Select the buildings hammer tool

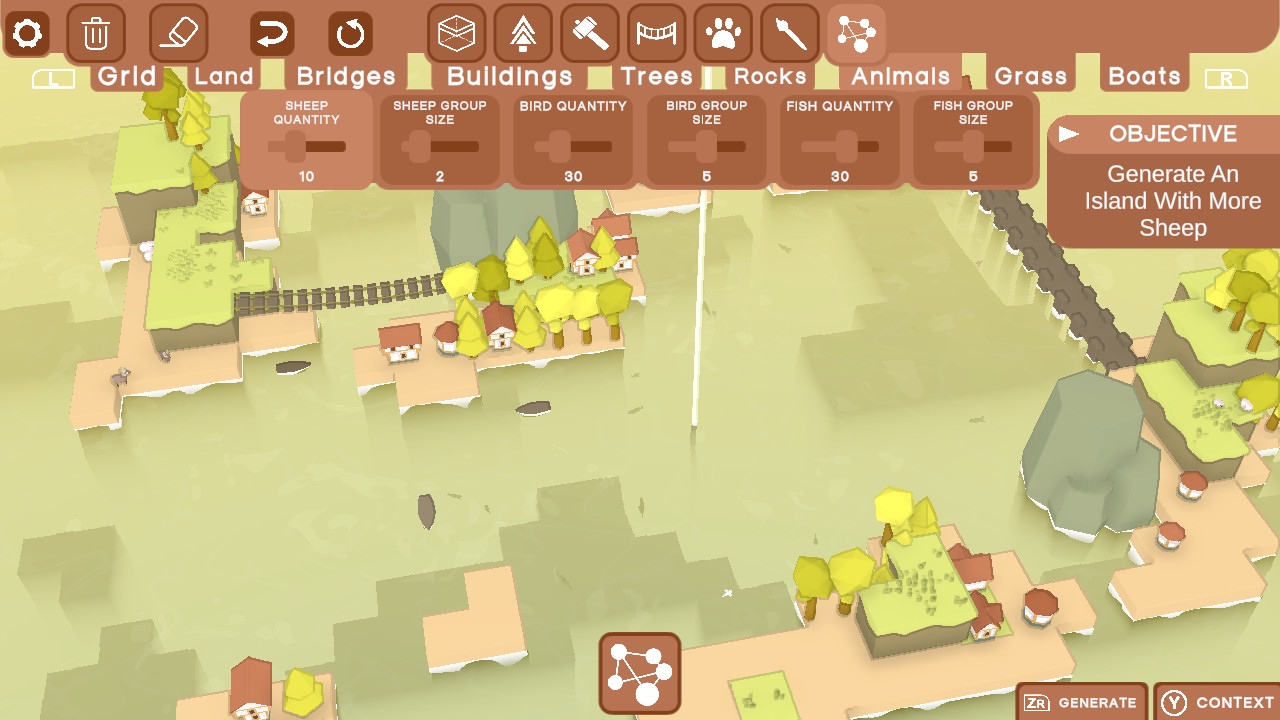588,32
